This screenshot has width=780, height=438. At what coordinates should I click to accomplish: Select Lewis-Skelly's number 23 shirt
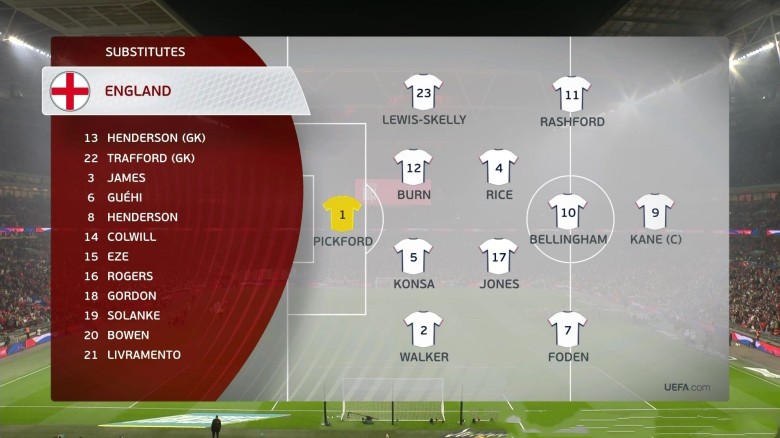[423, 92]
